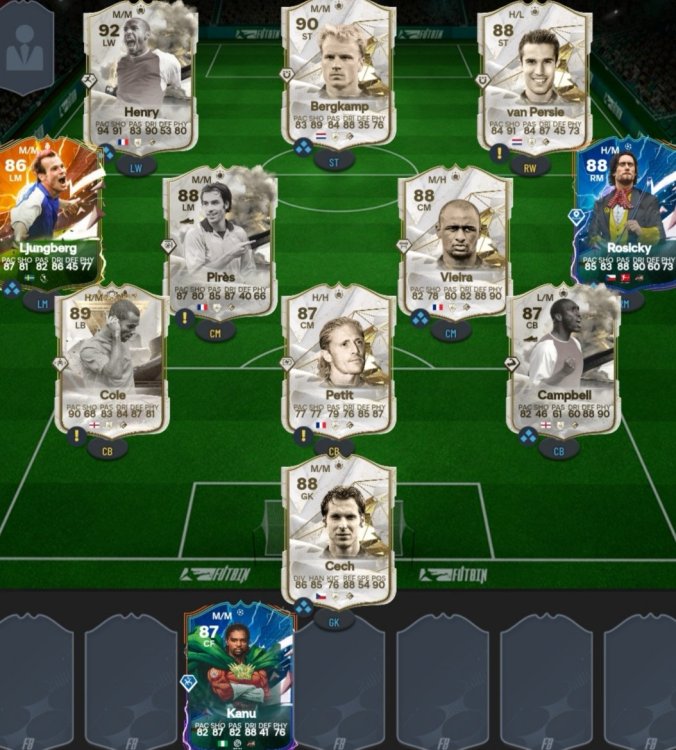
Task: Select the Campbell centre-back card
Action: pyautogui.click(x=563, y=360)
